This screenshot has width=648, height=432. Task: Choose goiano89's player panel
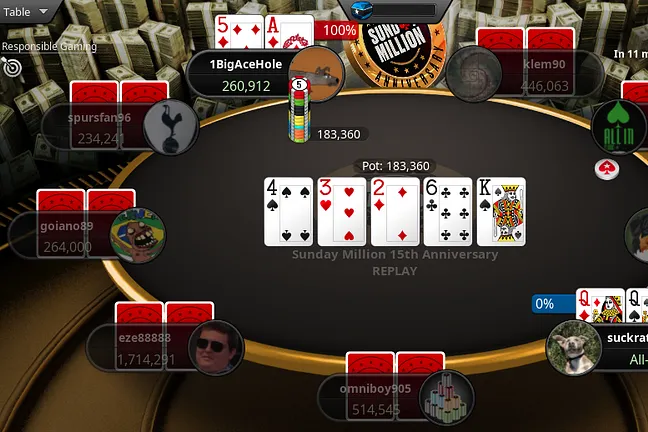60,236
